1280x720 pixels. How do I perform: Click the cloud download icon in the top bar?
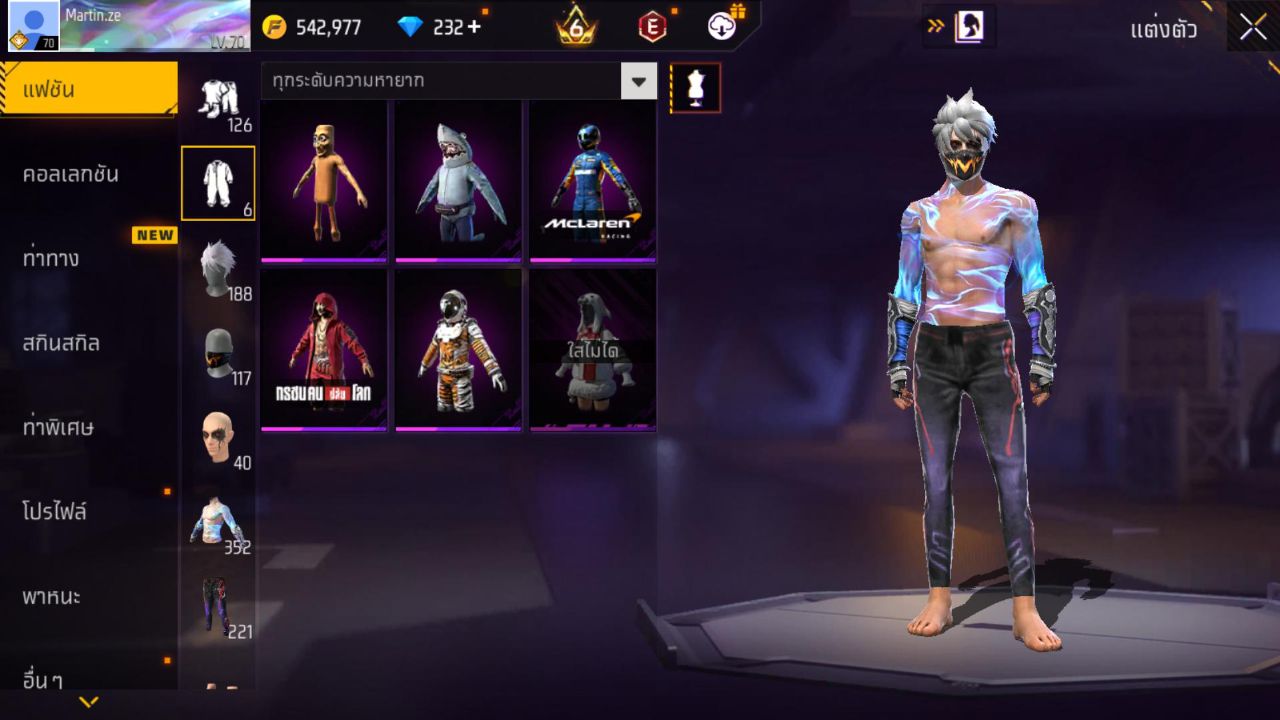(x=721, y=27)
